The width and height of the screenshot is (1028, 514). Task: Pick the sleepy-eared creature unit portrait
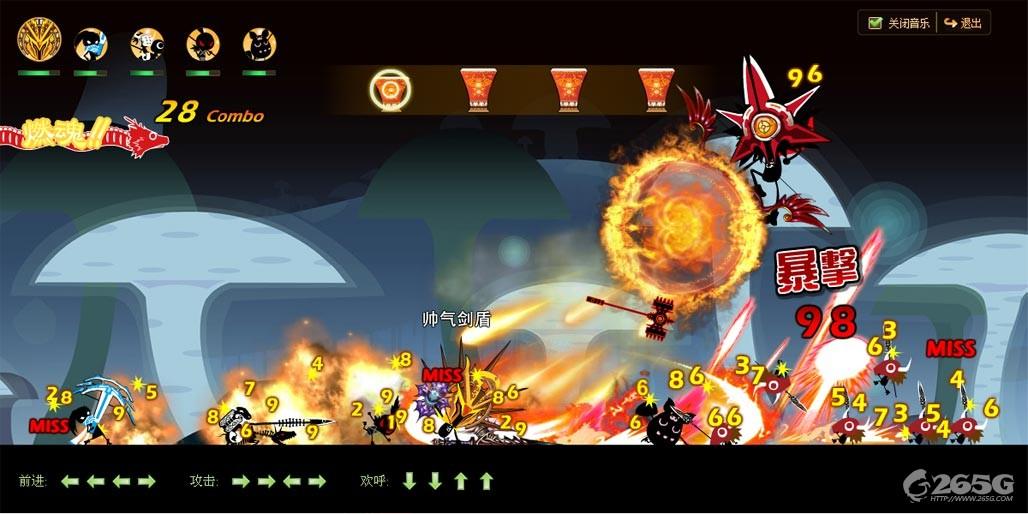point(260,44)
